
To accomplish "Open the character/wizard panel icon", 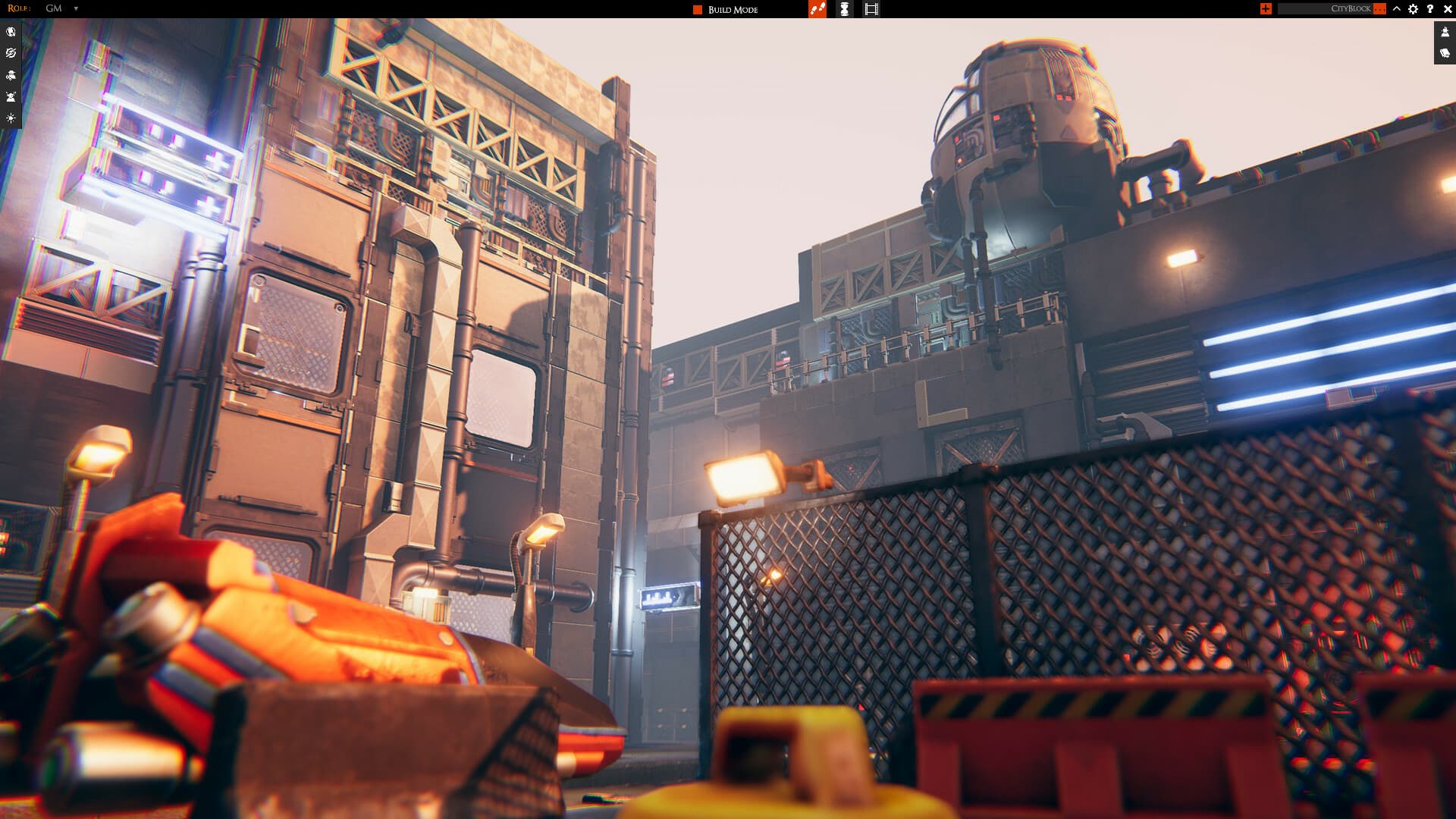I will pyautogui.click(x=11, y=96).
